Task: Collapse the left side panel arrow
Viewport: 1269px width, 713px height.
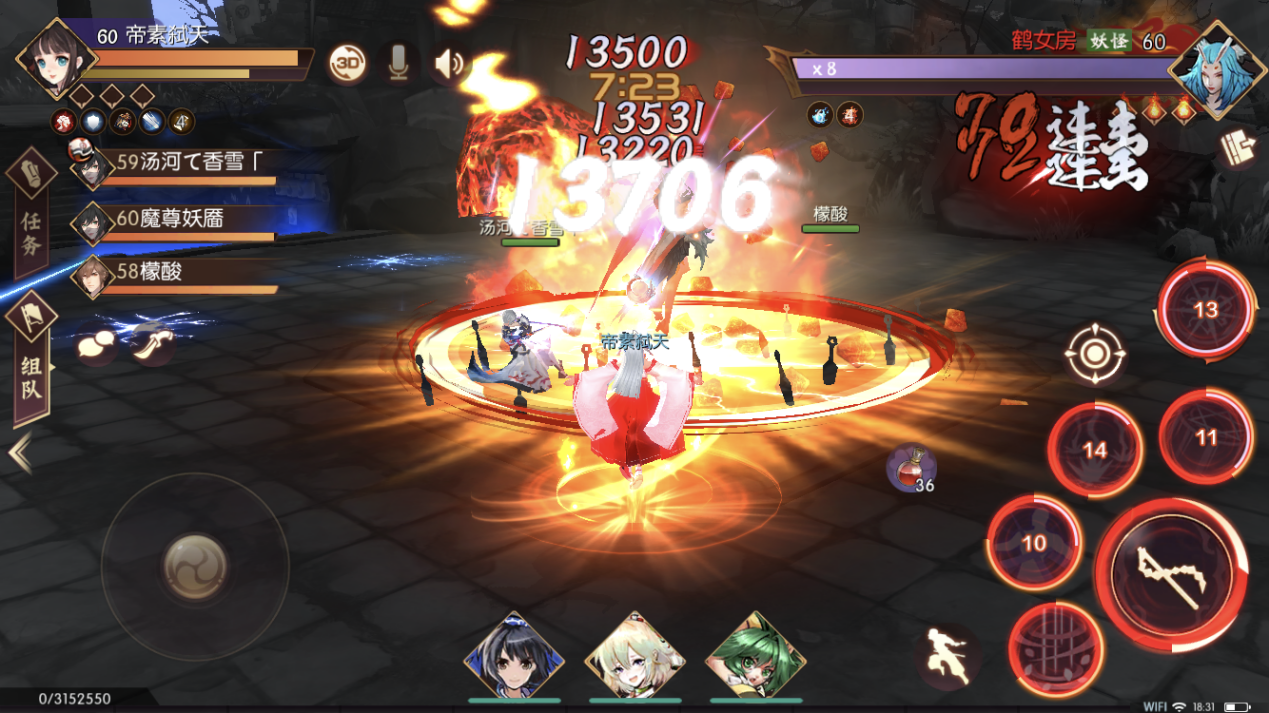Action: point(19,454)
